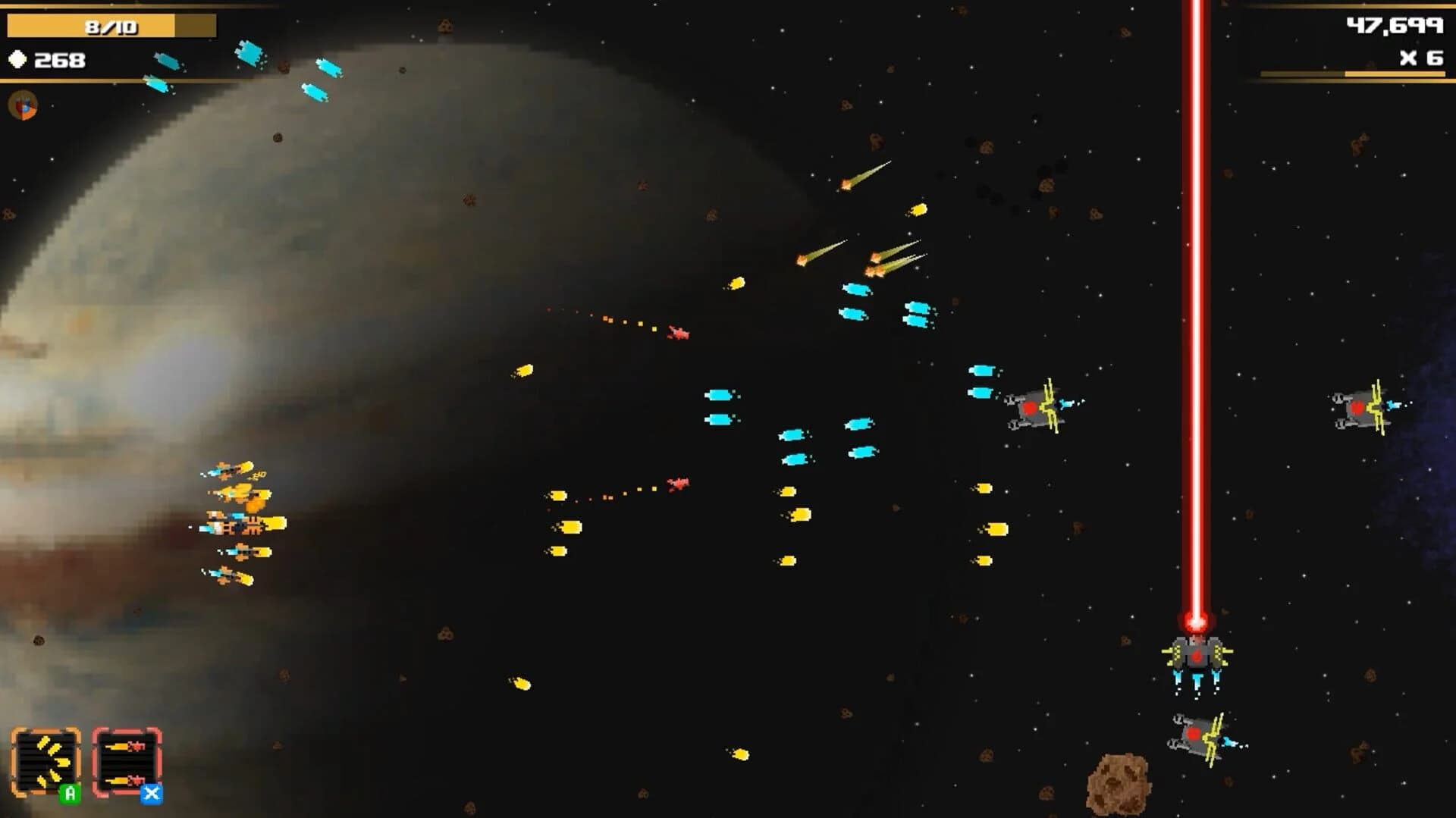The image size is (1456, 818).
Task: Expand the 8/10 objective bar
Action: 110,24
